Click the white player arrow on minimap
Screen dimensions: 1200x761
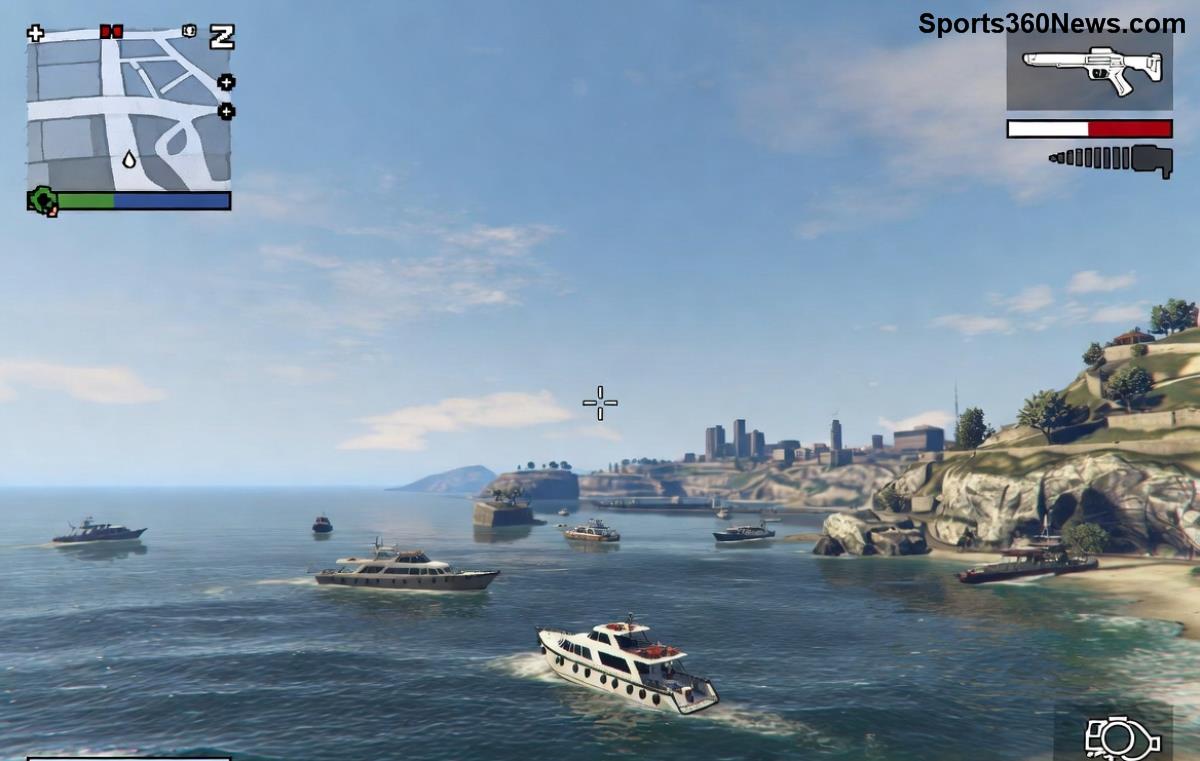point(129,158)
